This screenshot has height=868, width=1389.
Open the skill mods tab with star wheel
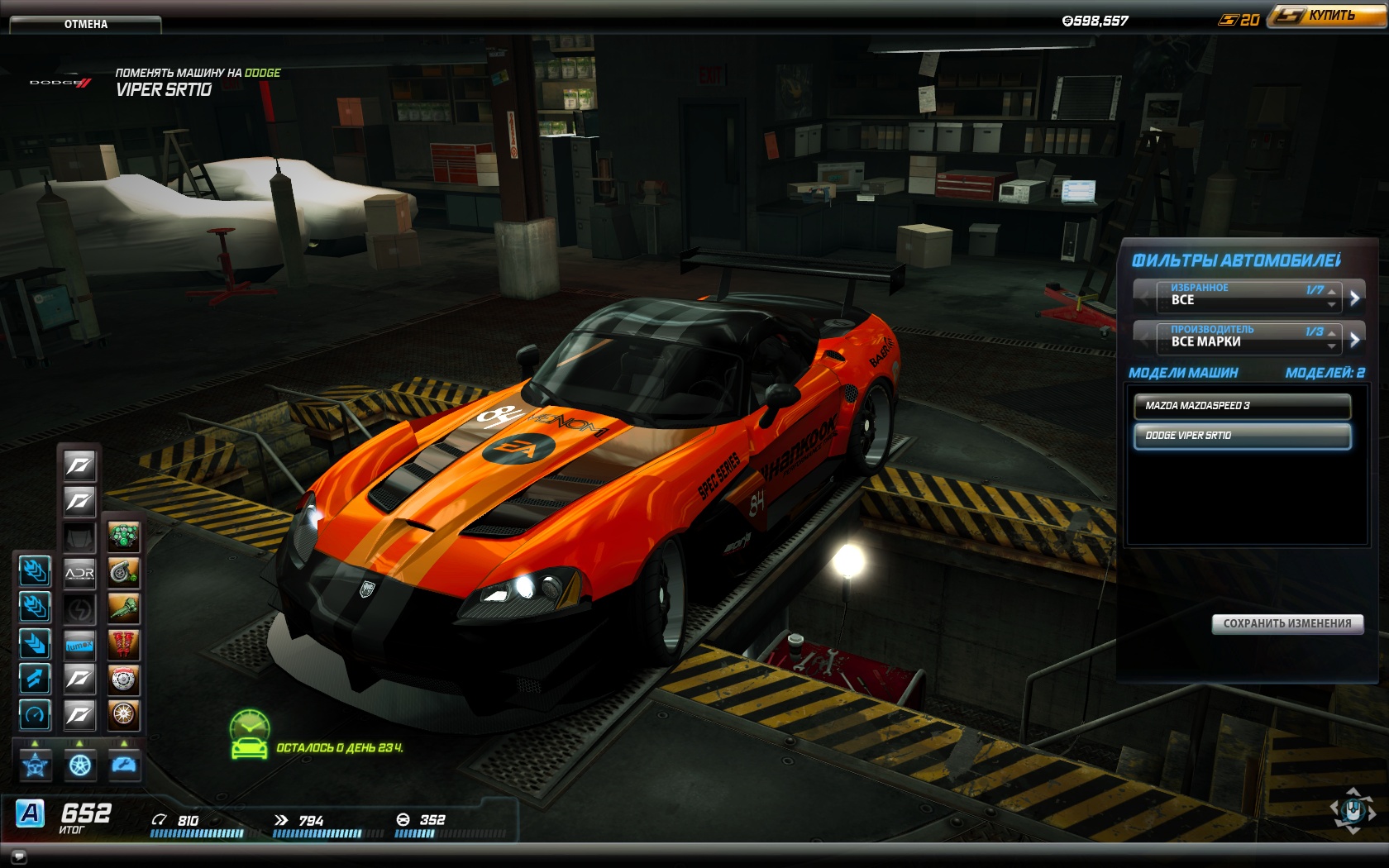coord(36,765)
